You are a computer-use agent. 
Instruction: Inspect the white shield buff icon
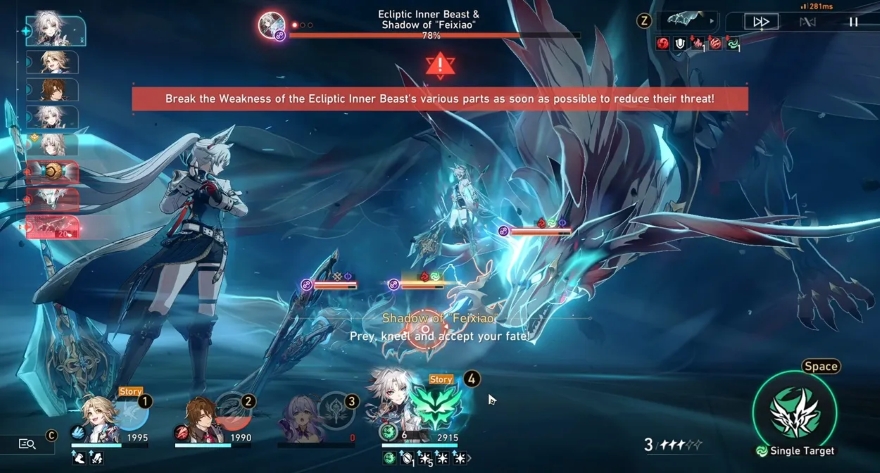coord(680,43)
